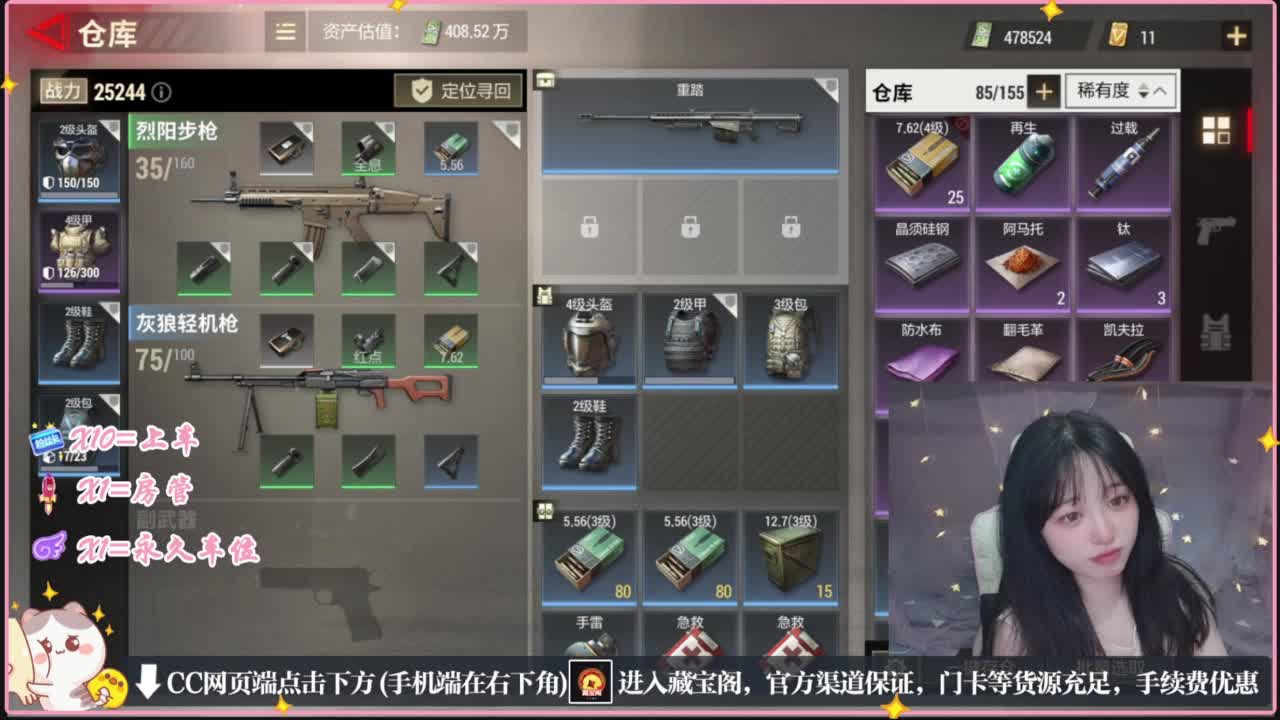
Task: Click the + beside warehouse capacity 85/155
Action: 1043,91
